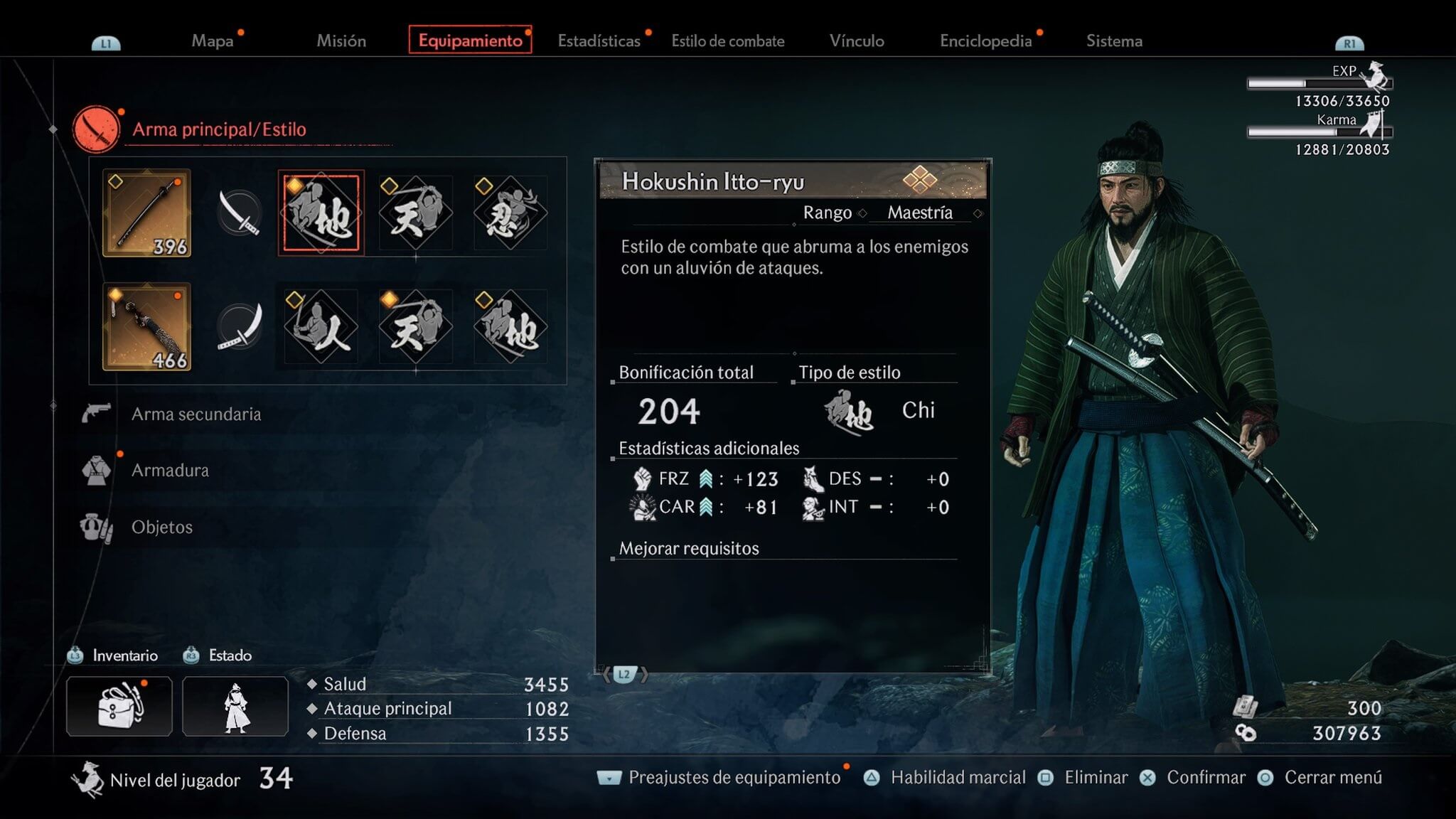Open the Armadura category
The width and height of the screenshot is (1456, 819).
point(170,470)
